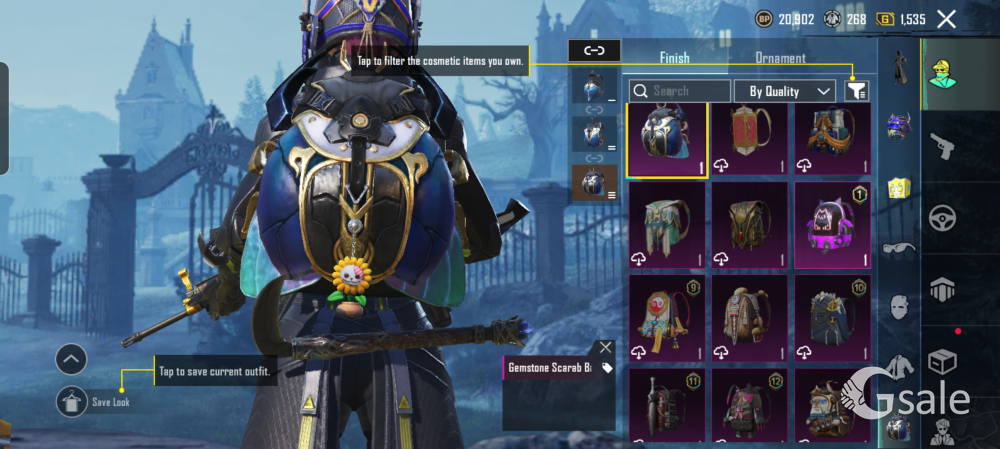
Task: Switch to the Ornament tab
Action: [x=780, y=58]
